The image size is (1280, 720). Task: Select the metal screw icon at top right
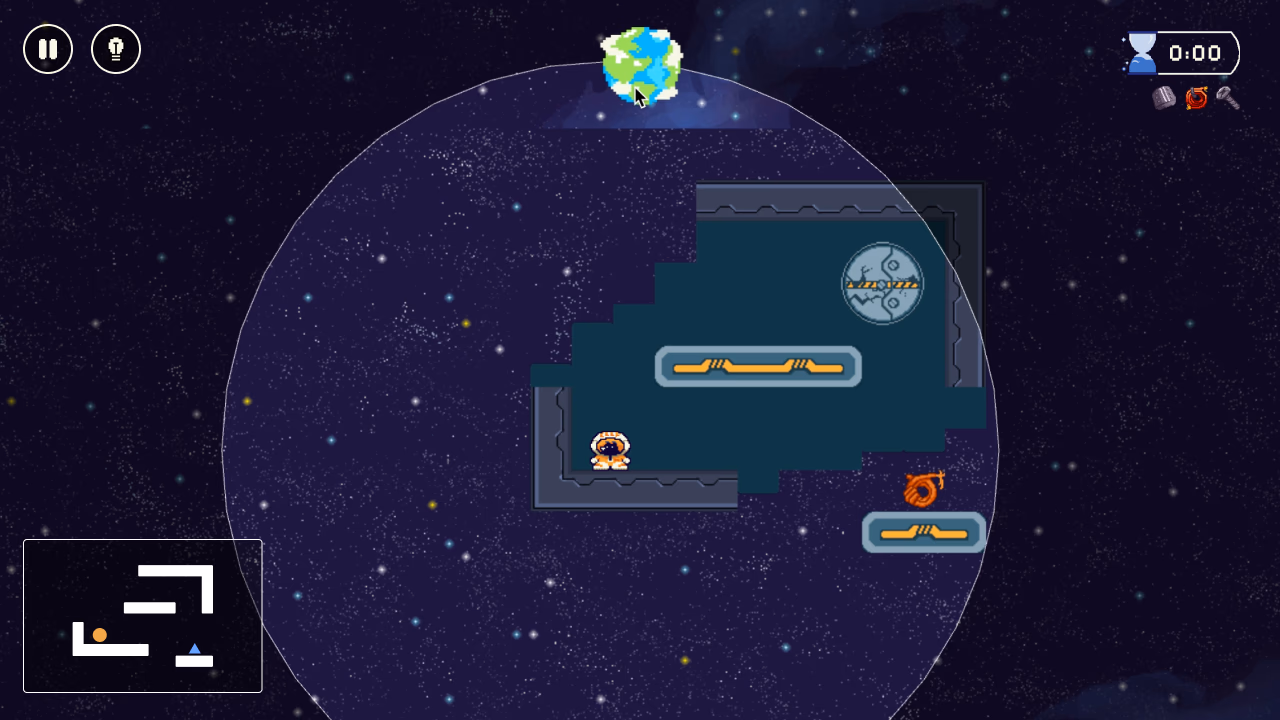(x=1227, y=98)
